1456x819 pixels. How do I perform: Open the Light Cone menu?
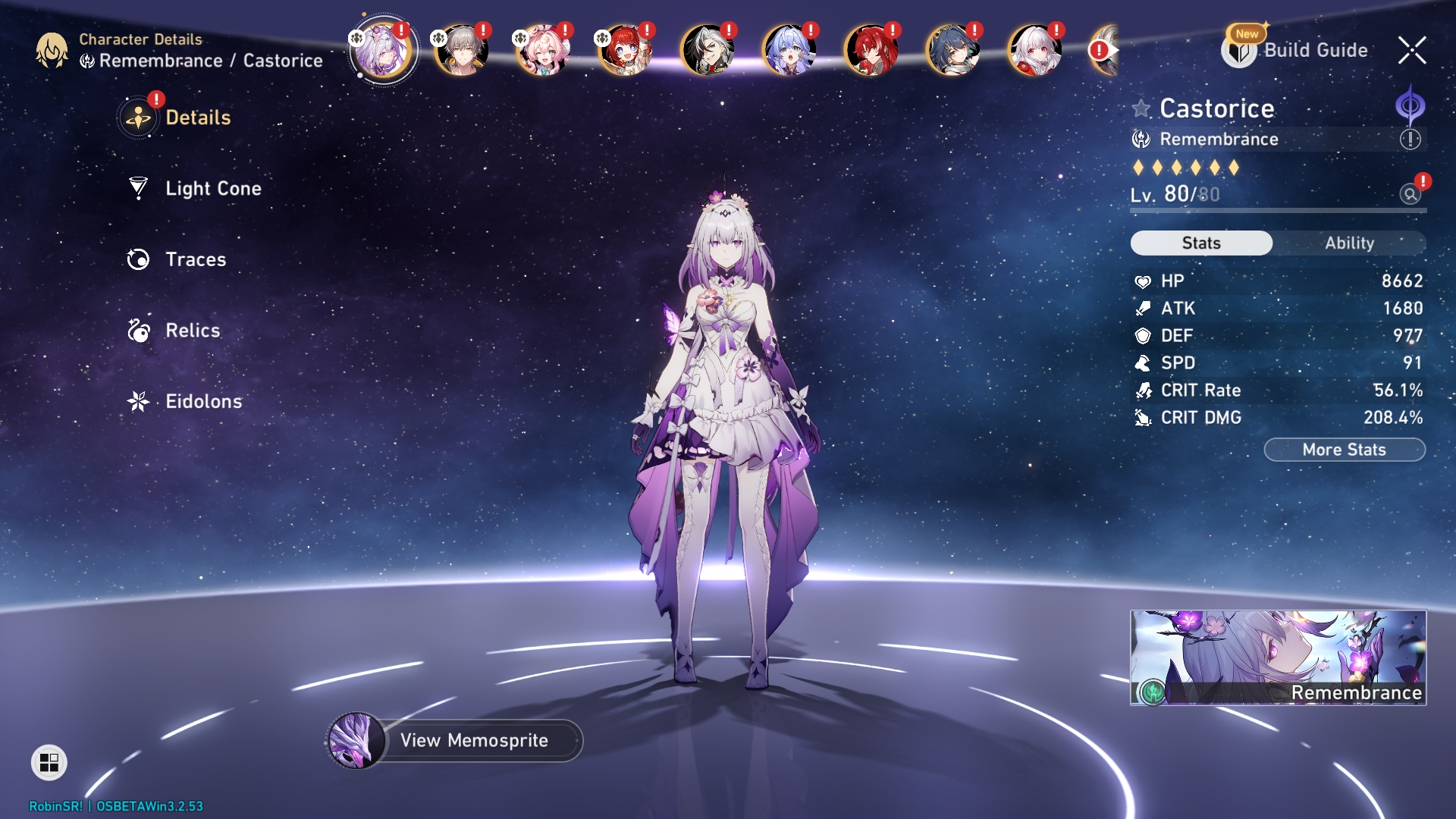point(212,188)
